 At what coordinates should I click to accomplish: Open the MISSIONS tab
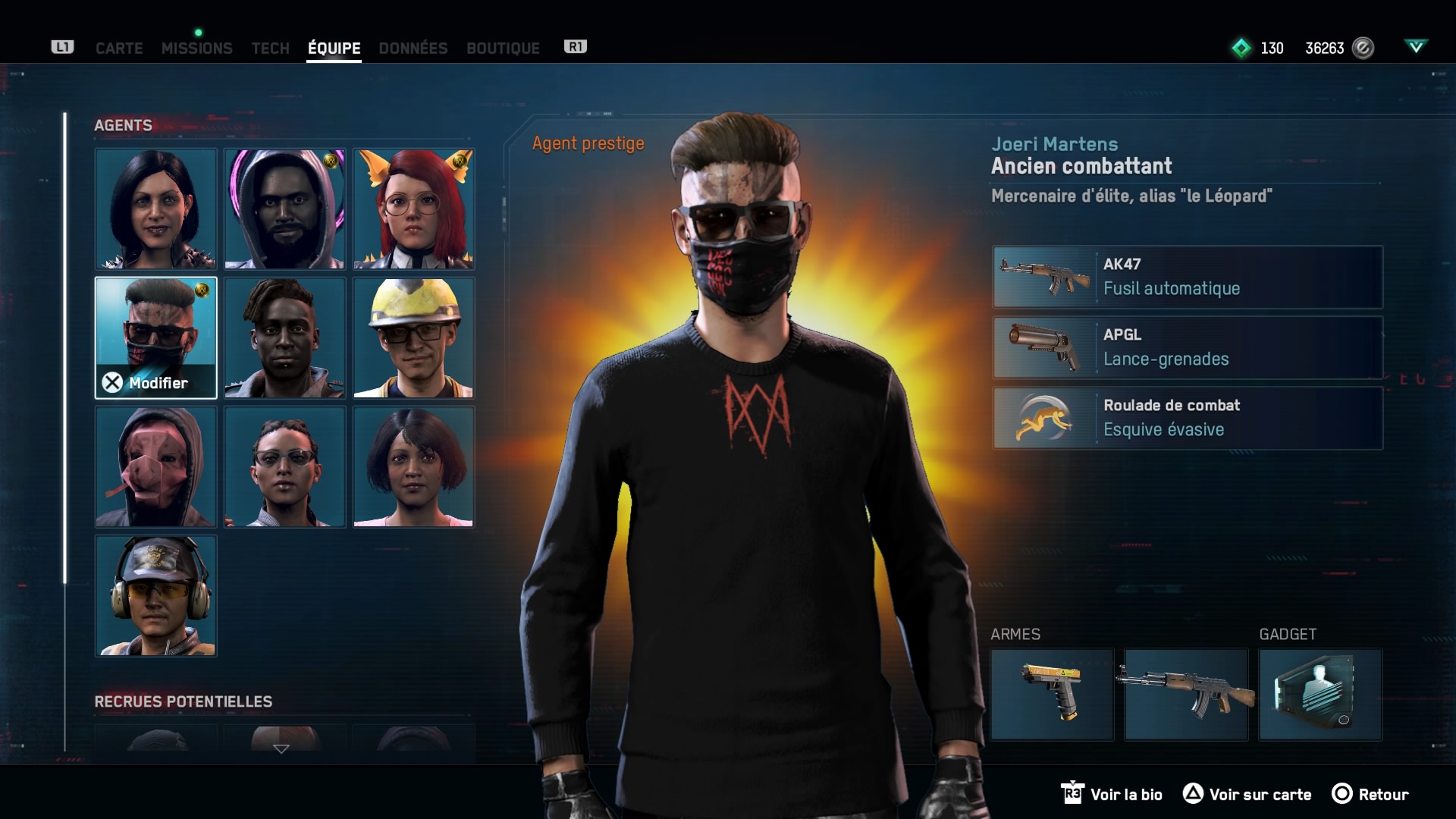tap(196, 48)
